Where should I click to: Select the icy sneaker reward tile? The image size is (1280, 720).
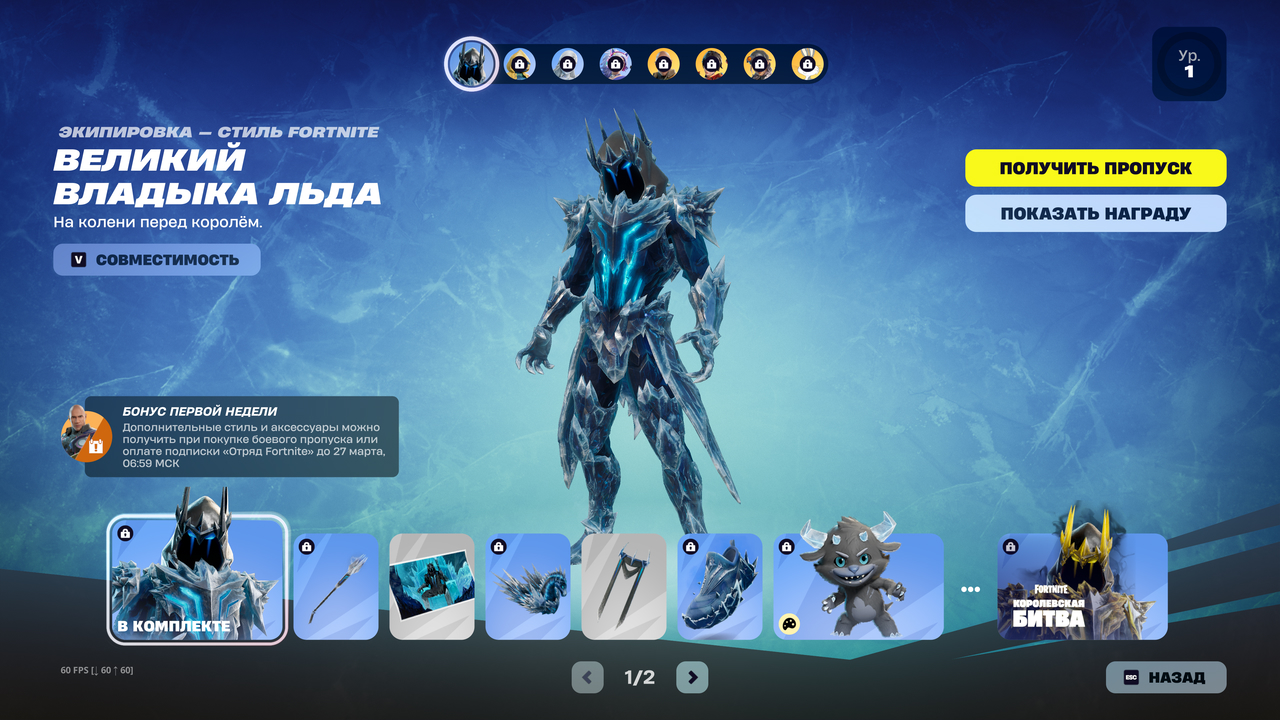pyautogui.click(x=720, y=586)
